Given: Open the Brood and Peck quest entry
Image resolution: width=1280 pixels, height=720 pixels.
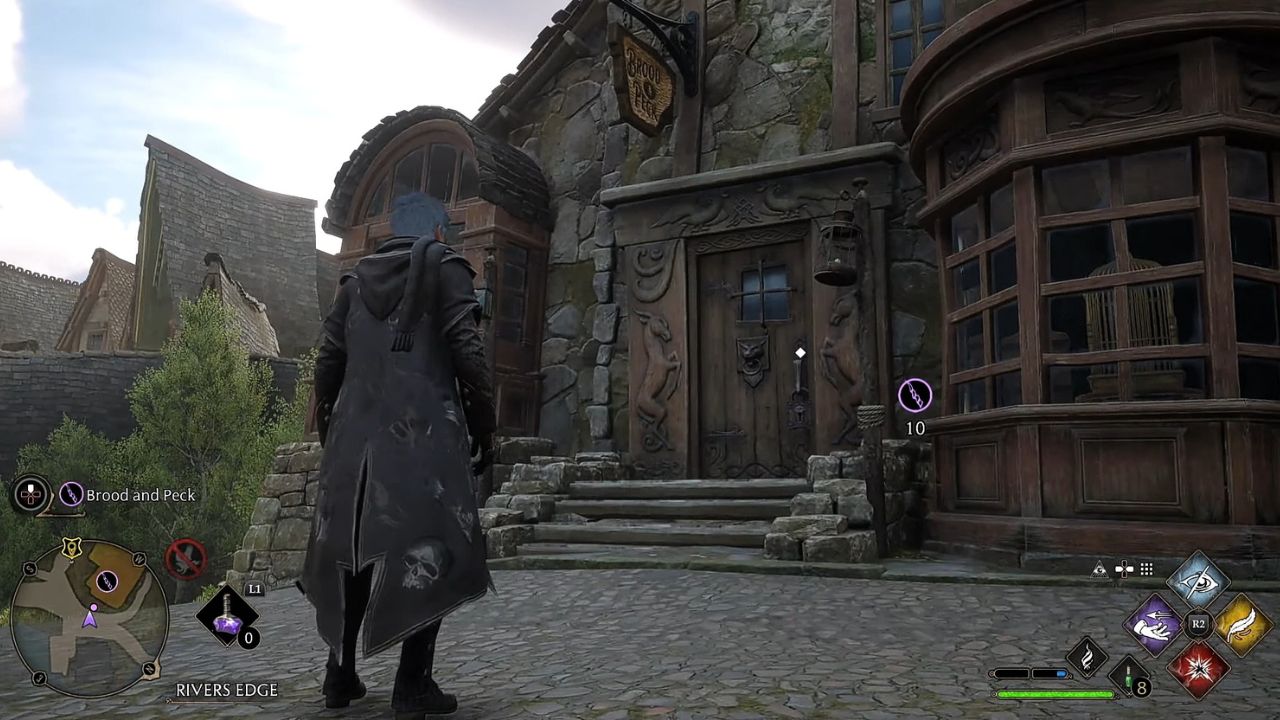Looking at the screenshot, I should 140,494.
